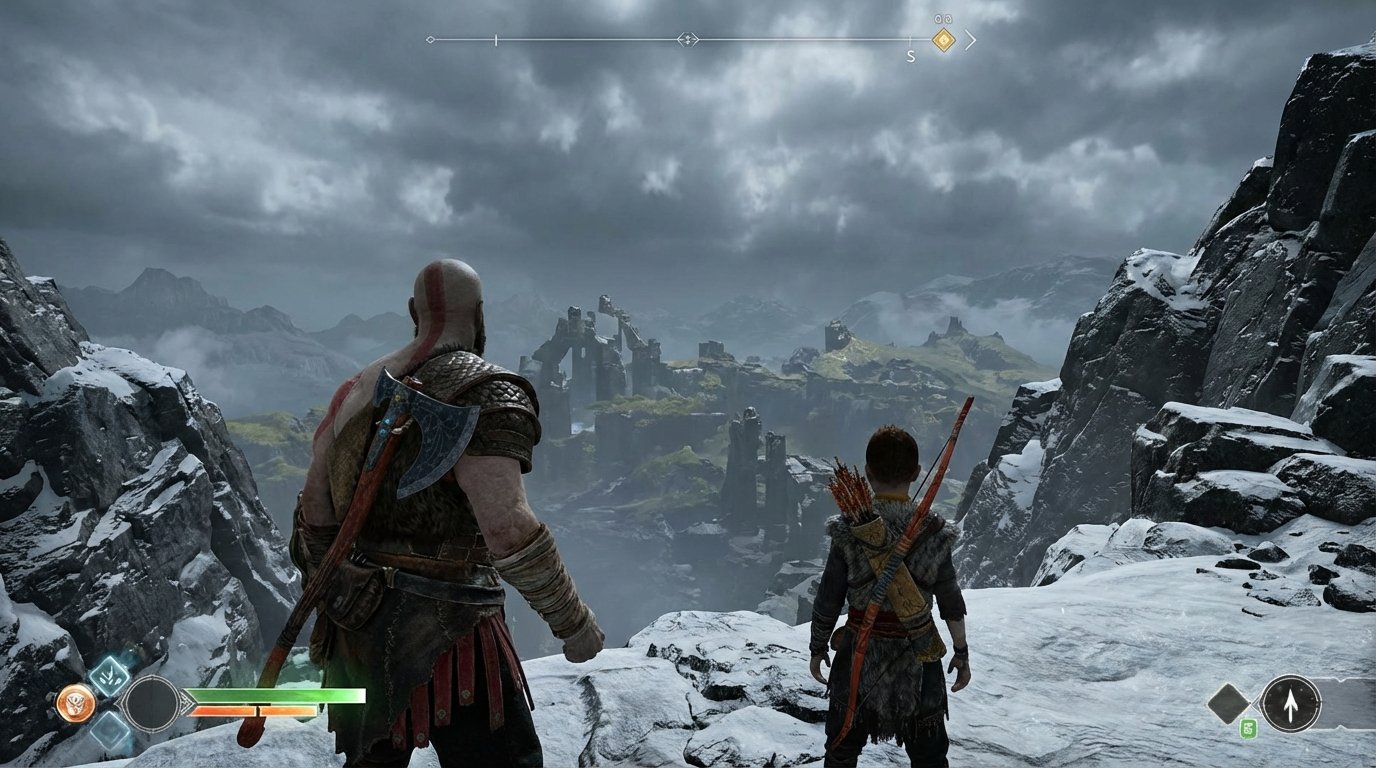Screen dimensions: 1376x768
Task: Click the small objective icons above the waypoint diamond
Action: pyautogui.click(x=943, y=19)
